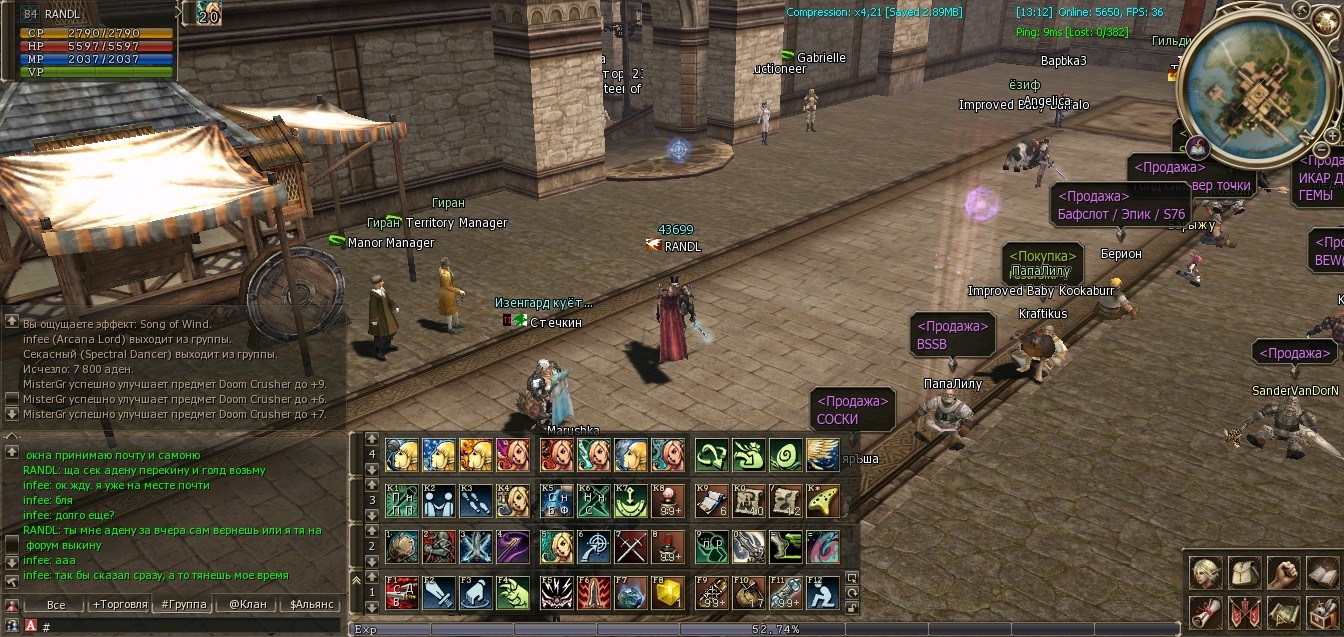Open the $Альянс chat tab
Screen dimensions: 1344x637
pyautogui.click(x=311, y=605)
